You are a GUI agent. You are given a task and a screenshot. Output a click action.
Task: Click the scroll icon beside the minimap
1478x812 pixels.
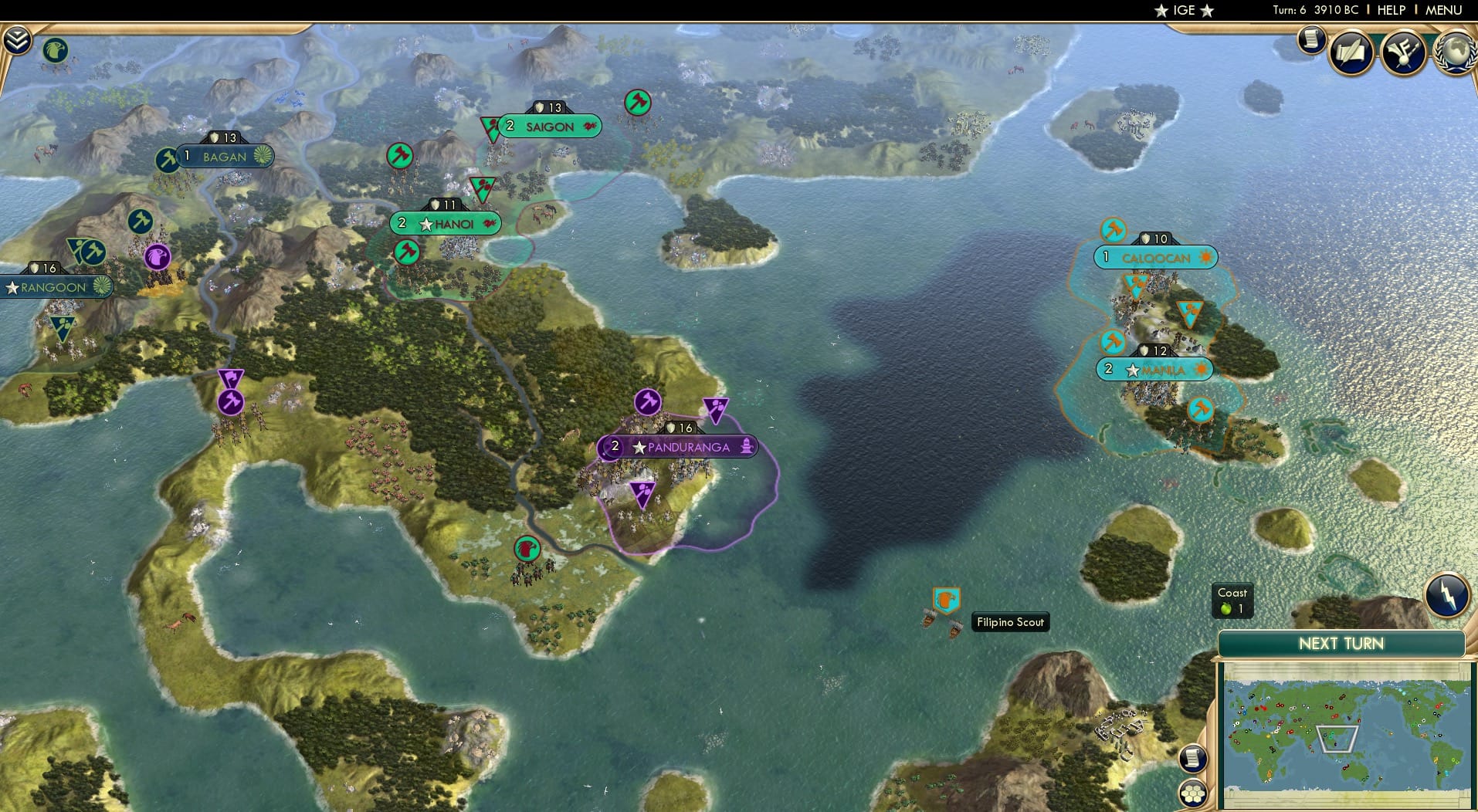(1193, 759)
